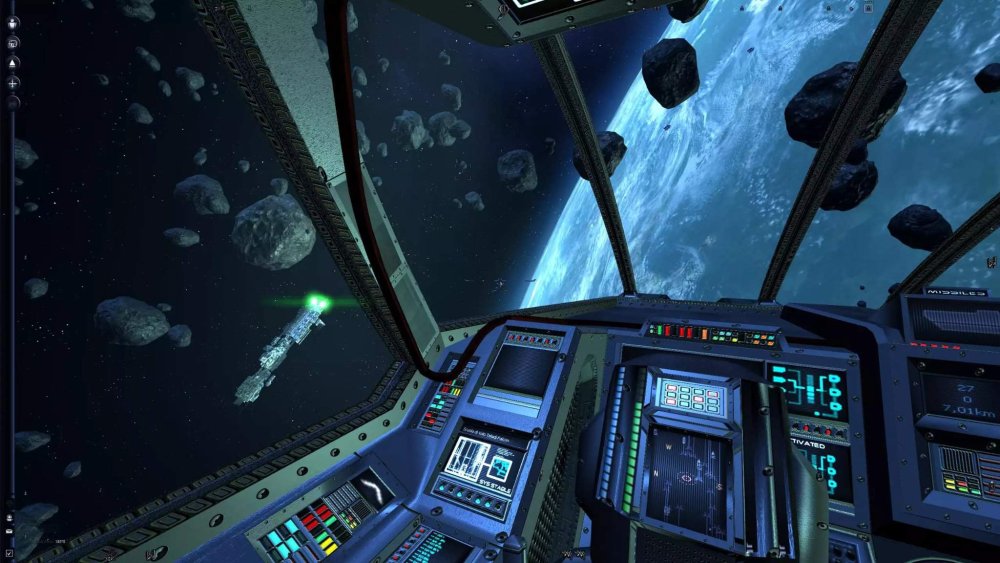The width and height of the screenshot is (1000, 563).
Task: Click the monitor screen sidebar icon
Action: tap(13, 44)
